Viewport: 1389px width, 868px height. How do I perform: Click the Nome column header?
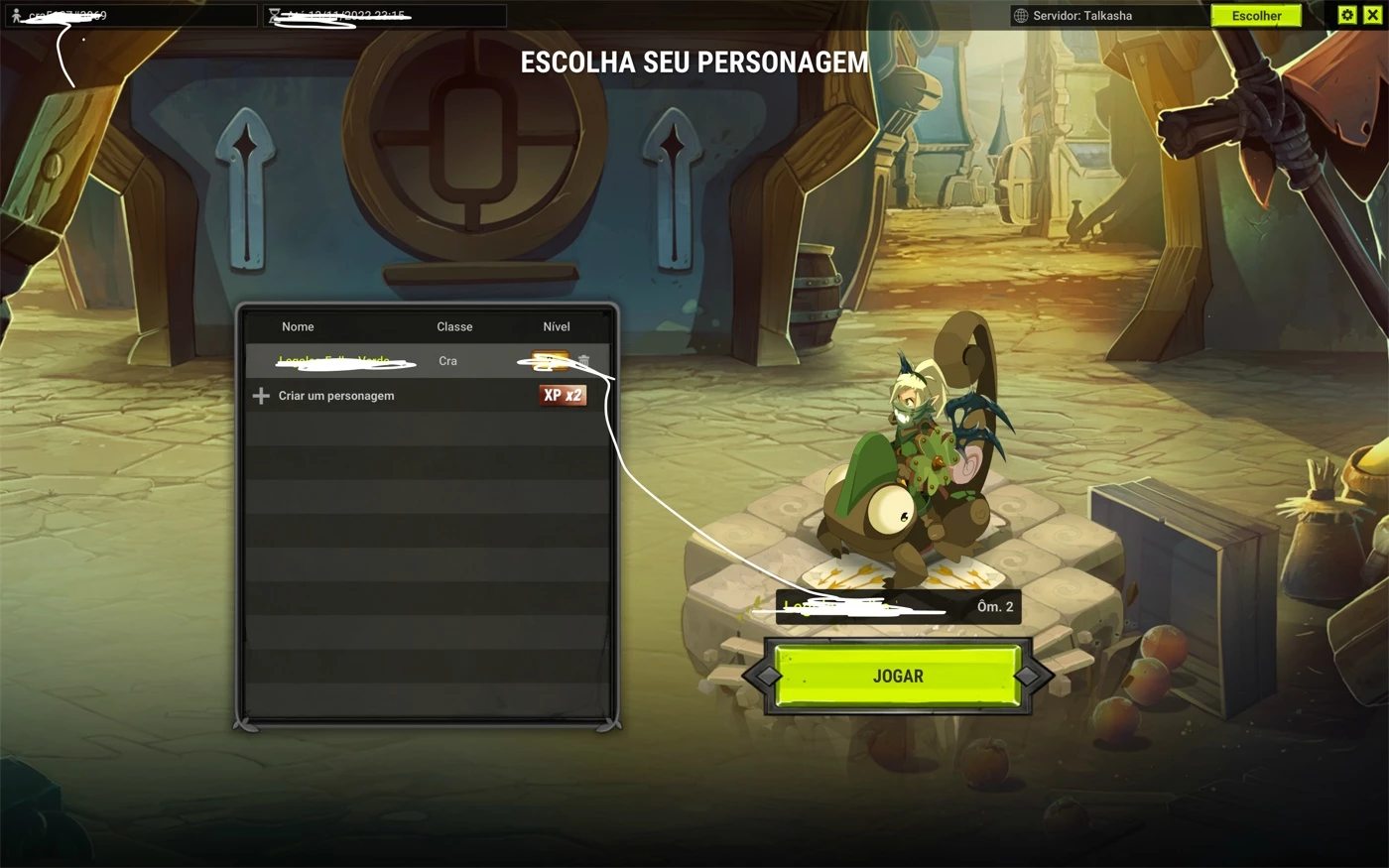coord(298,326)
